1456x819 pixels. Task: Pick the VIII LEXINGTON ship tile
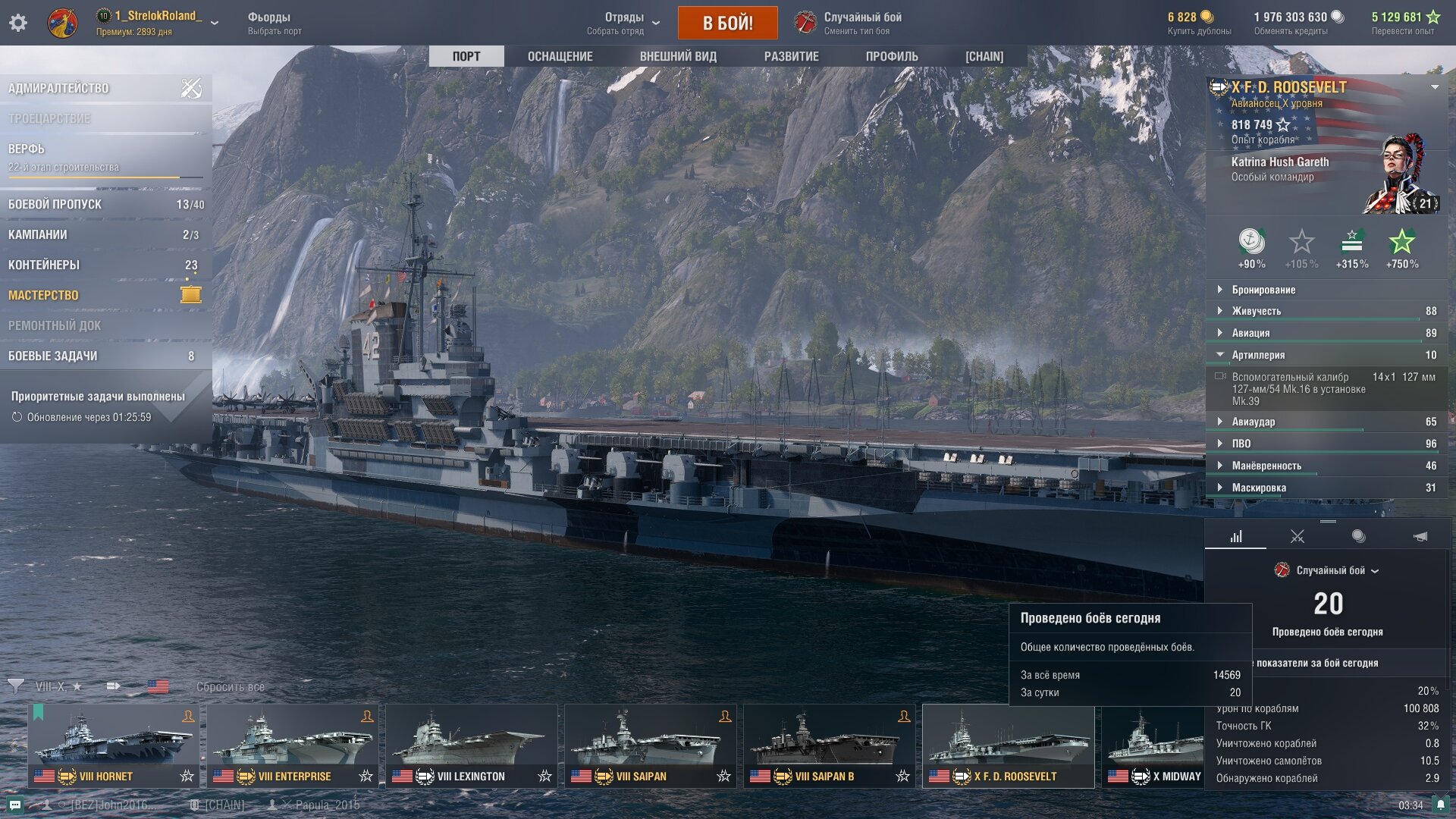(x=472, y=746)
